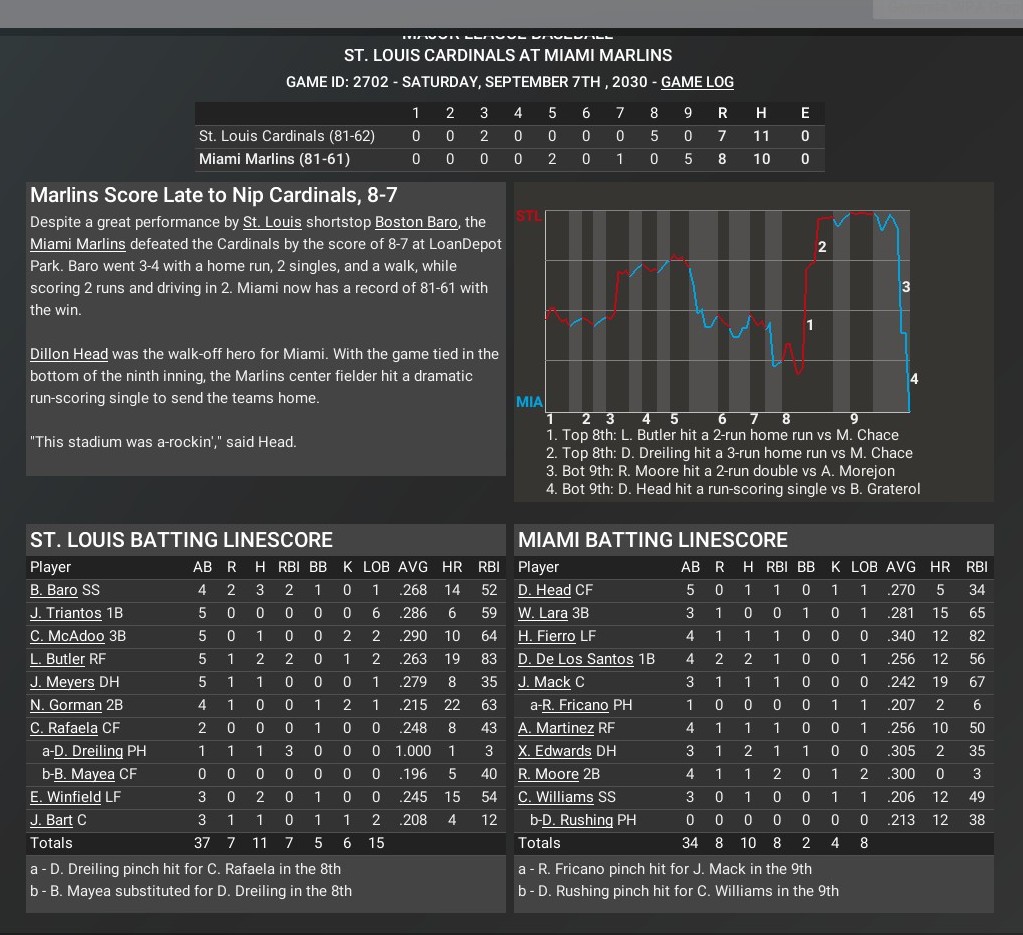Open W. Lara's player profile
This screenshot has height=935, width=1023.
(x=543, y=613)
